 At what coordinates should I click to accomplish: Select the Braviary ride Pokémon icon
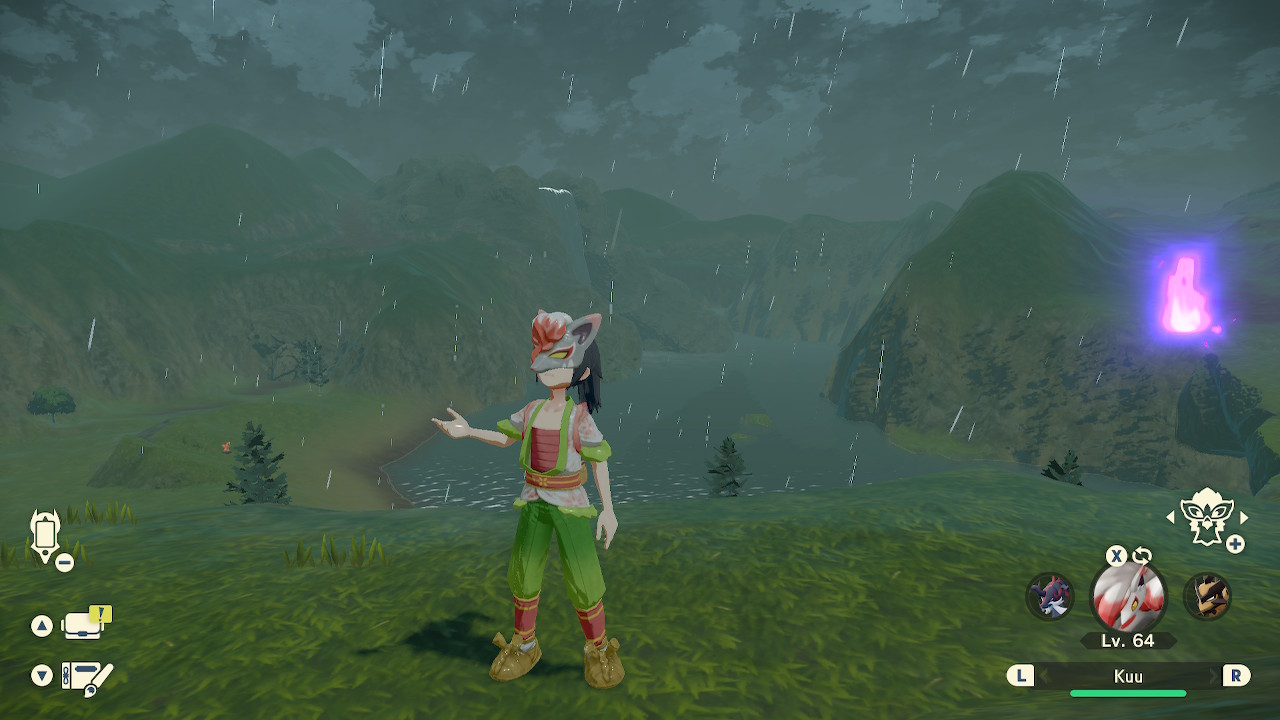click(1206, 517)
